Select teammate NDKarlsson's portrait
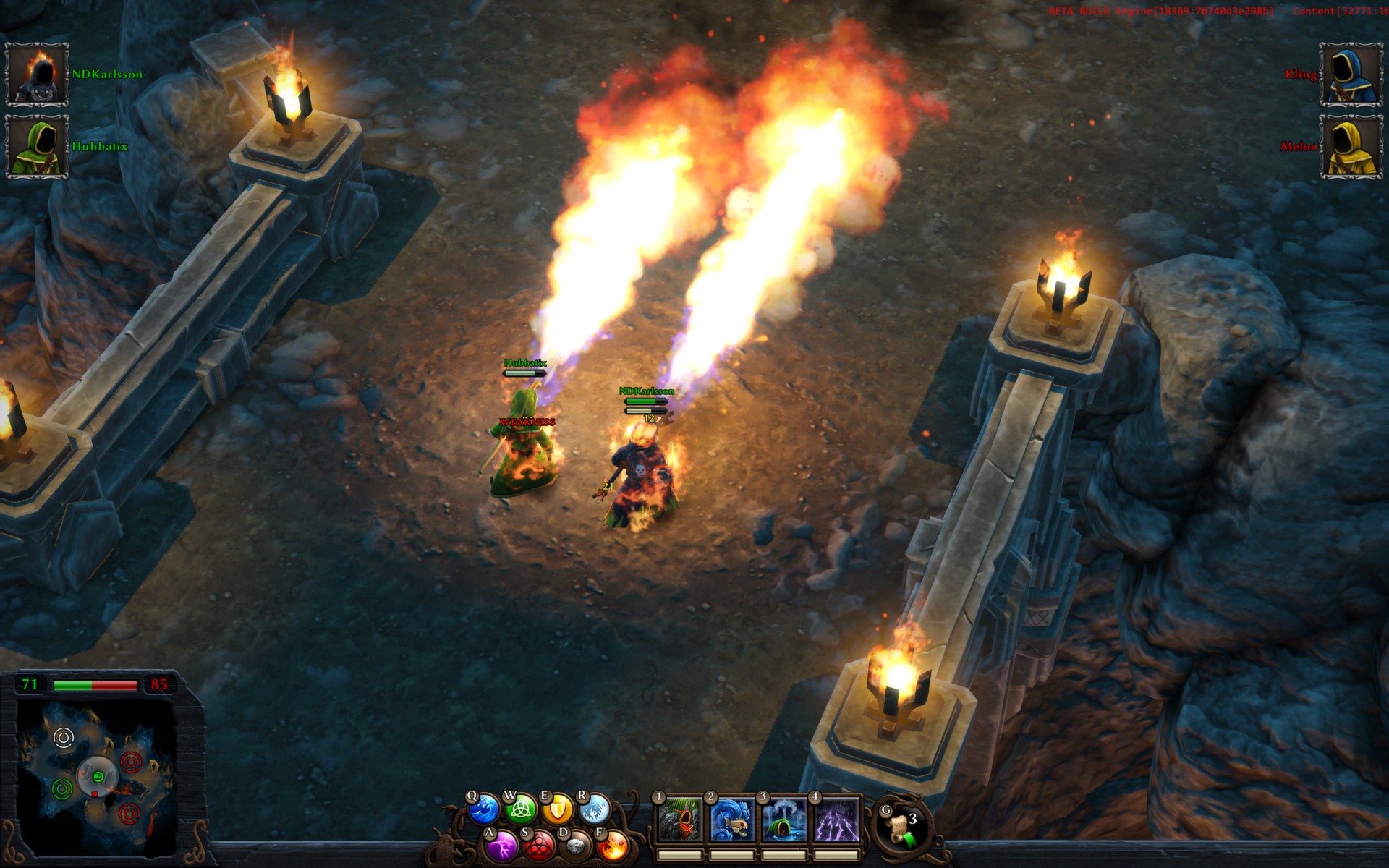 pos(37,75)
